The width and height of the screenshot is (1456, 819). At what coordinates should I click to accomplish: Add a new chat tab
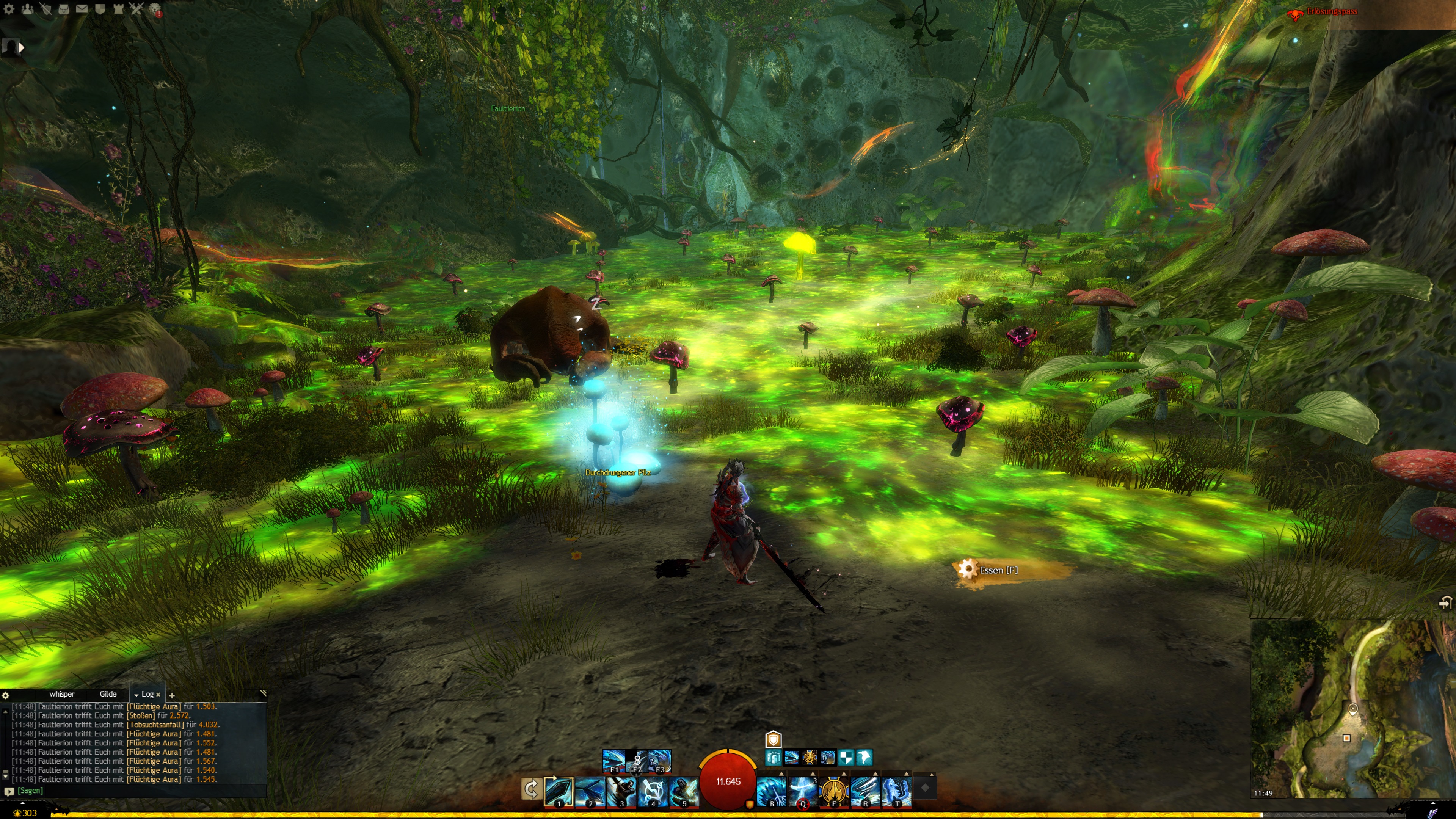coord(172,695)
